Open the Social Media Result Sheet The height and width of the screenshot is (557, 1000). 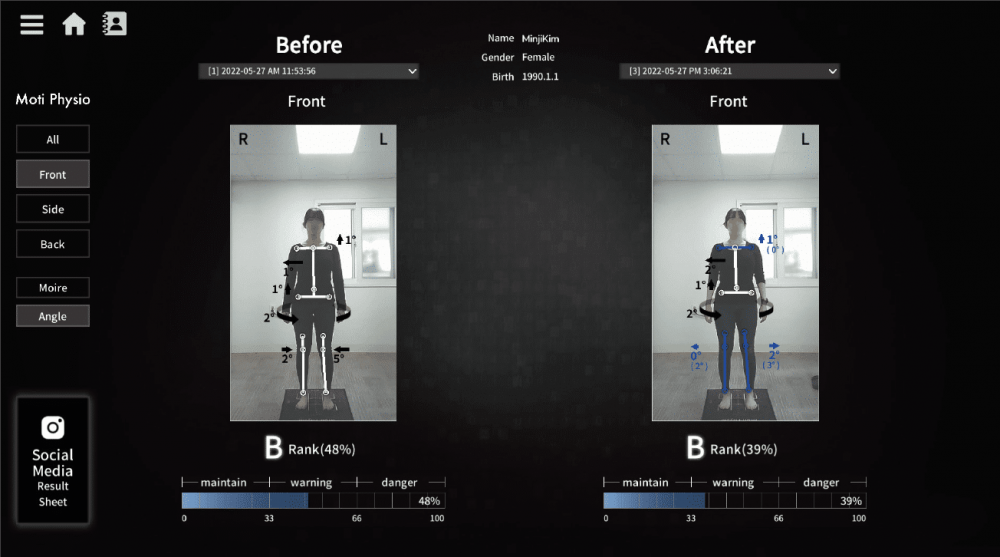tap(53, 460)
